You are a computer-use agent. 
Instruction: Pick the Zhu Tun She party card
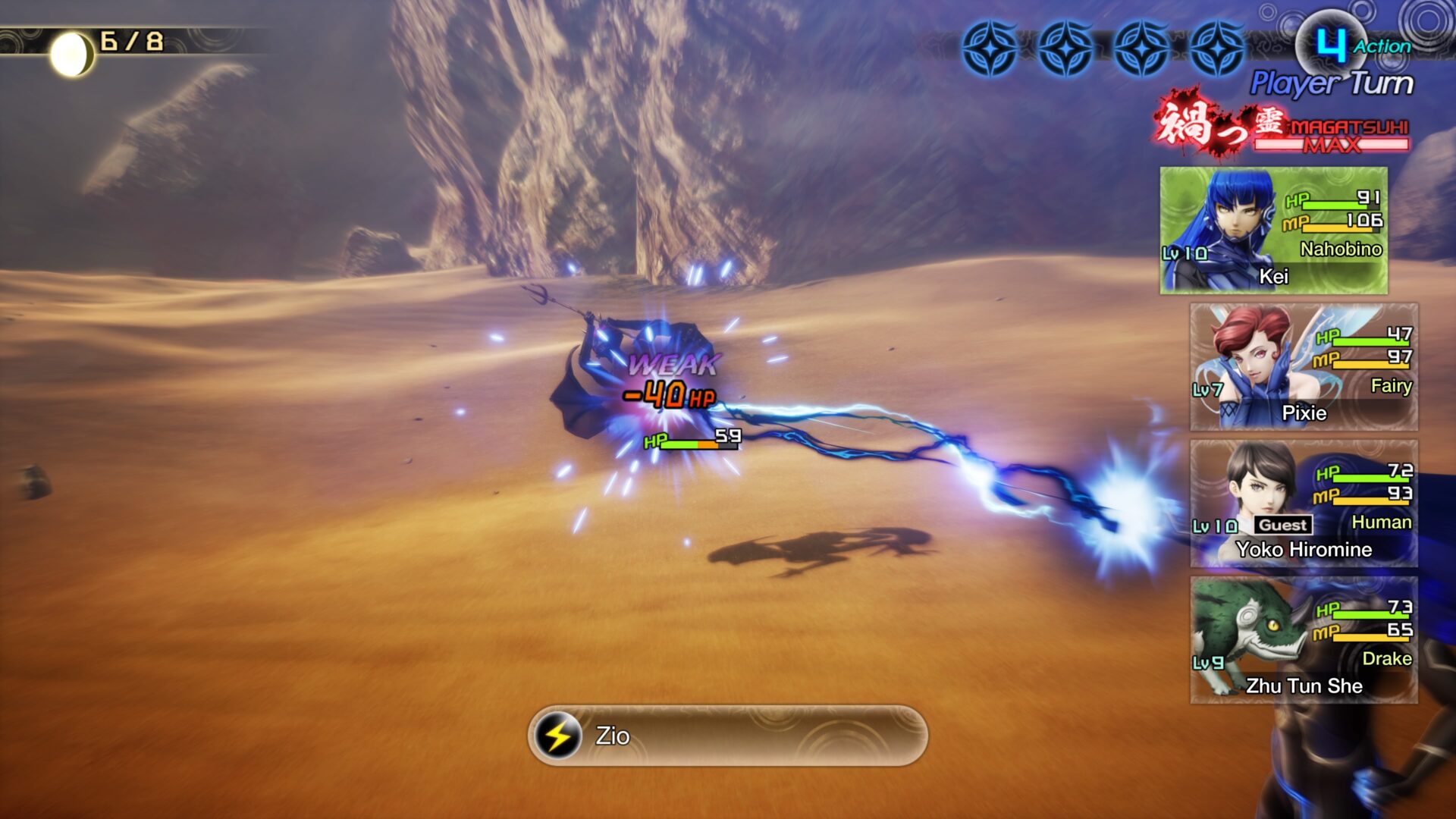tap(1304, 640)
